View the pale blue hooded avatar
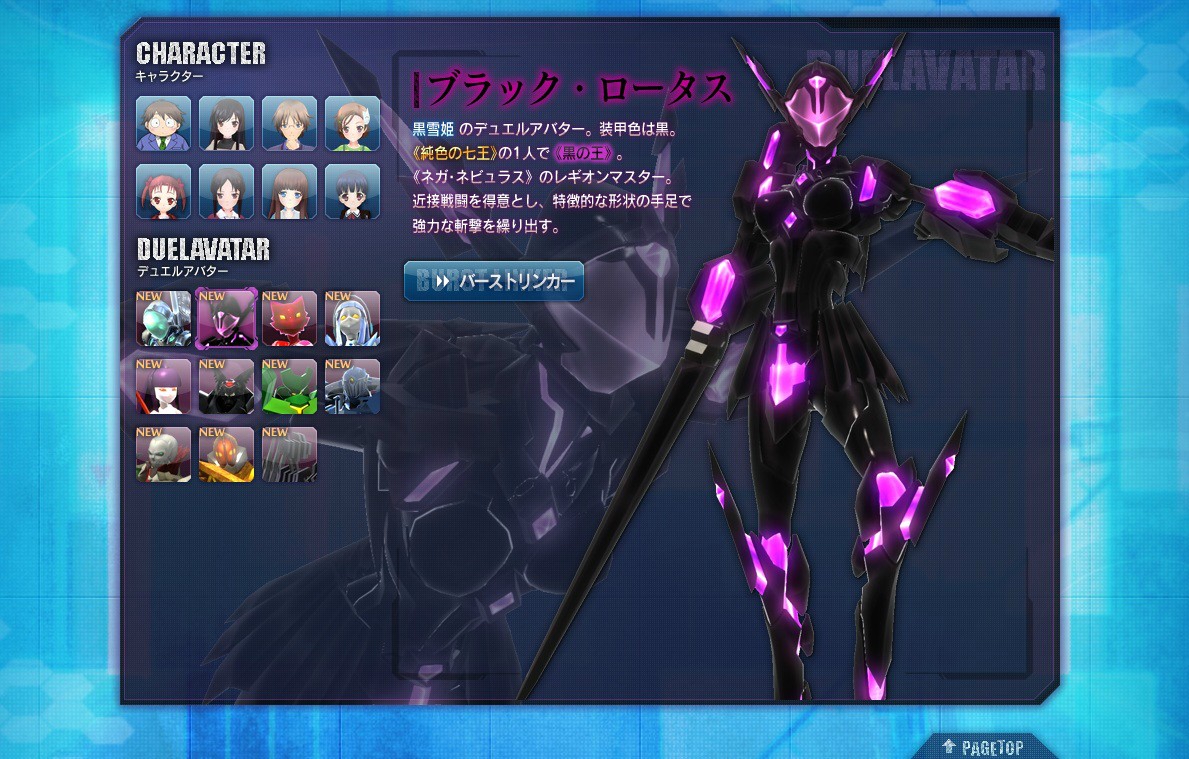1189x759 pixels. 352,318
